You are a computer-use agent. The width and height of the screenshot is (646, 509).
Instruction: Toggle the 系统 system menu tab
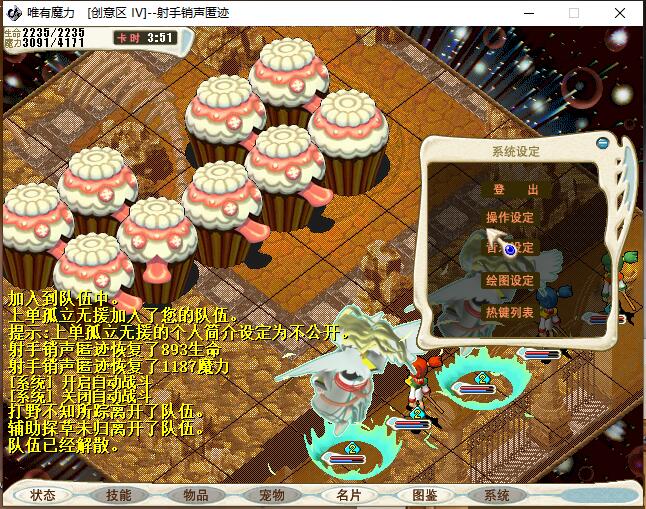[496, 495]
